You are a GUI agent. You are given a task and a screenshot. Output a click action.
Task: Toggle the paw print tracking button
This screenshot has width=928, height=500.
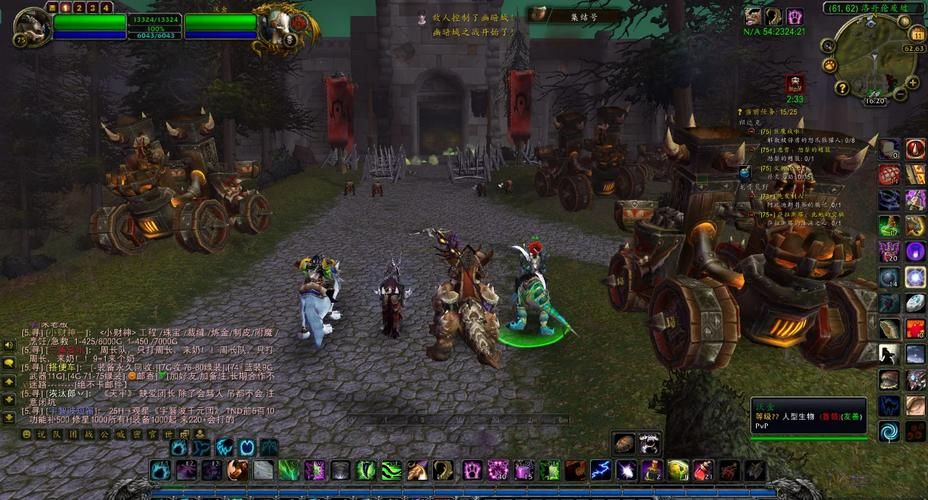click(x=829, y=65)
